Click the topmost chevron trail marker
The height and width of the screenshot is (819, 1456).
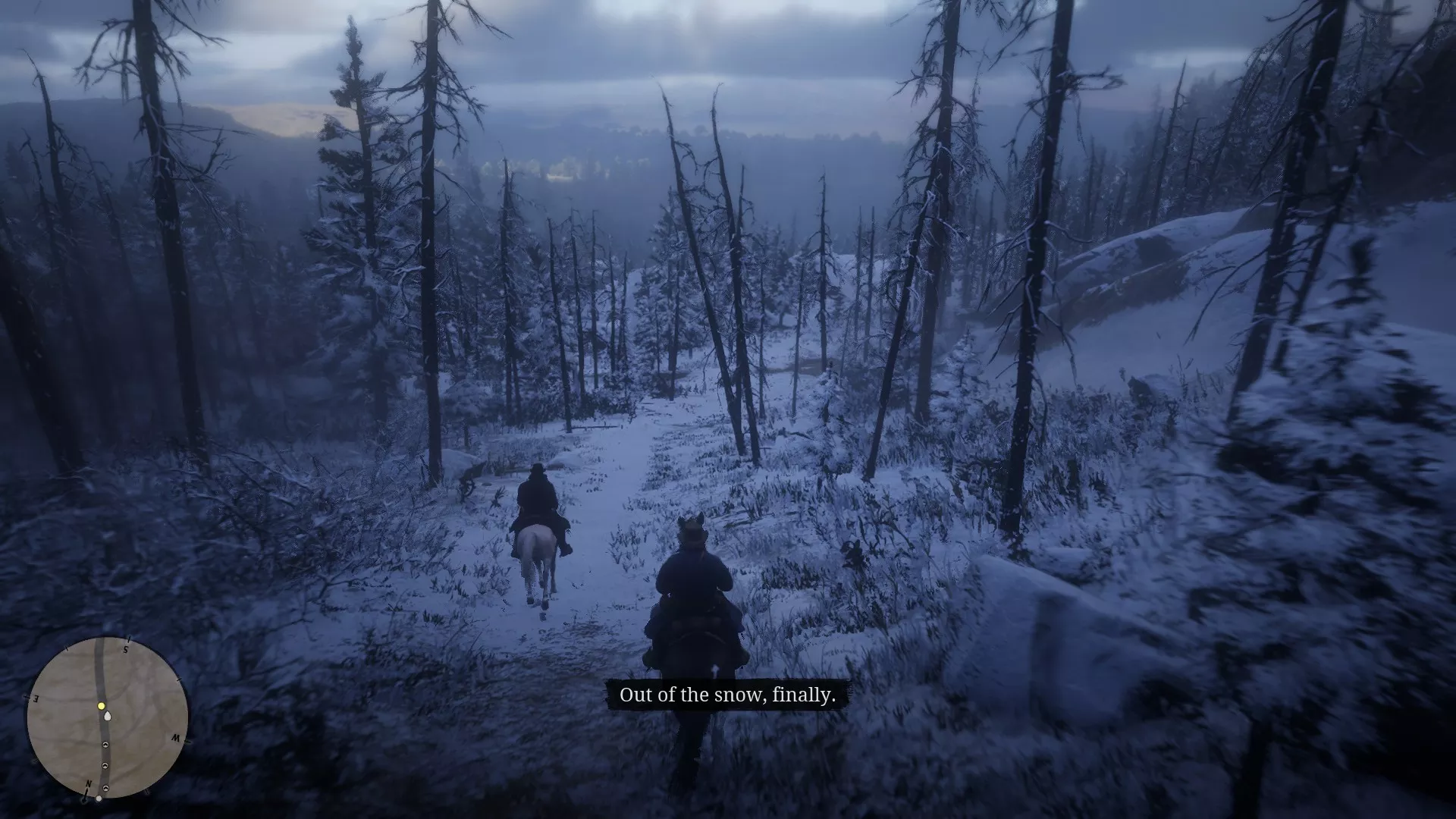(105, 745)
